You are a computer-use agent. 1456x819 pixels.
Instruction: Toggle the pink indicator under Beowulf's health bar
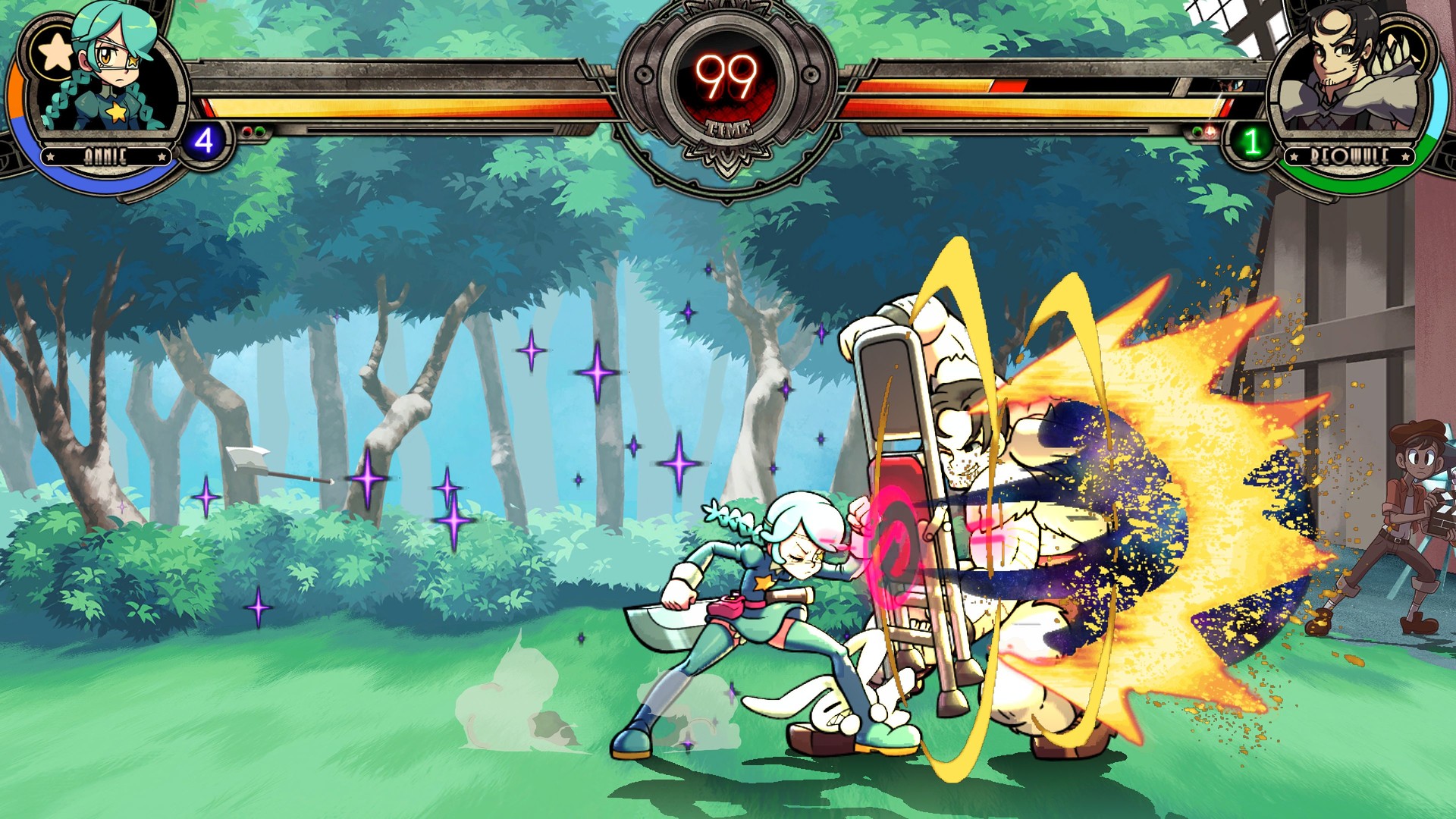tap(1209, 132)
